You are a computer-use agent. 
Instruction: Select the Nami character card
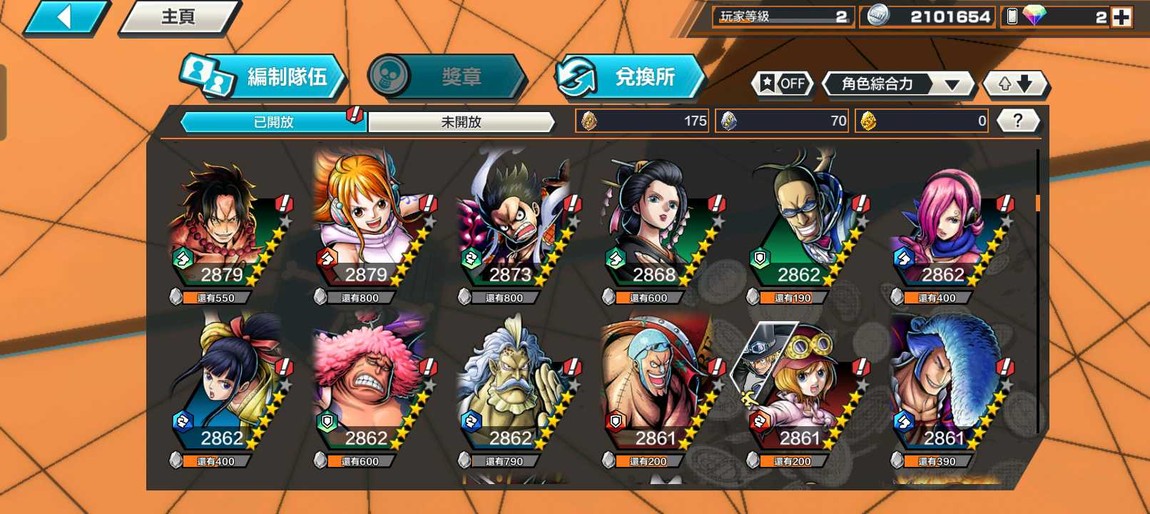[366, 230]
